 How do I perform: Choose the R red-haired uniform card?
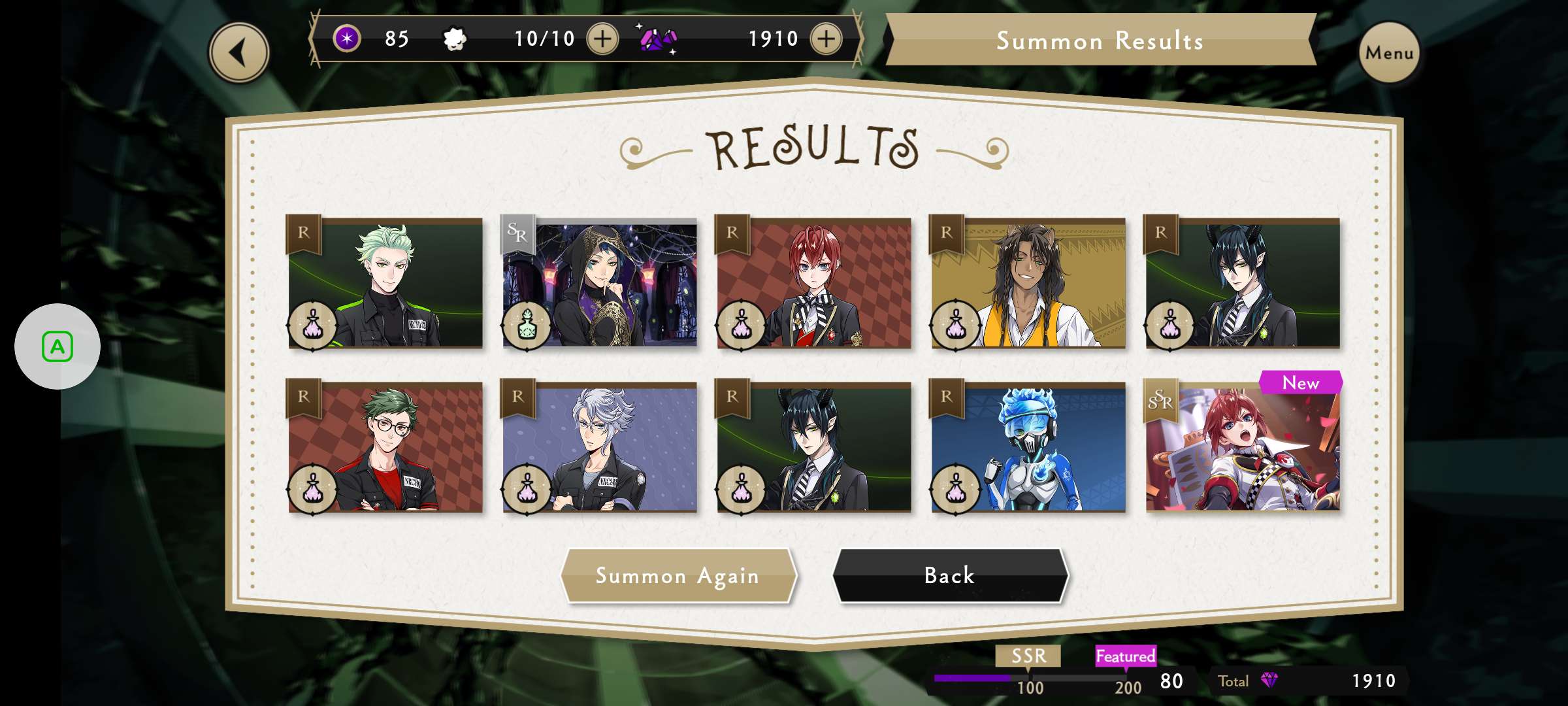point(814,284)
